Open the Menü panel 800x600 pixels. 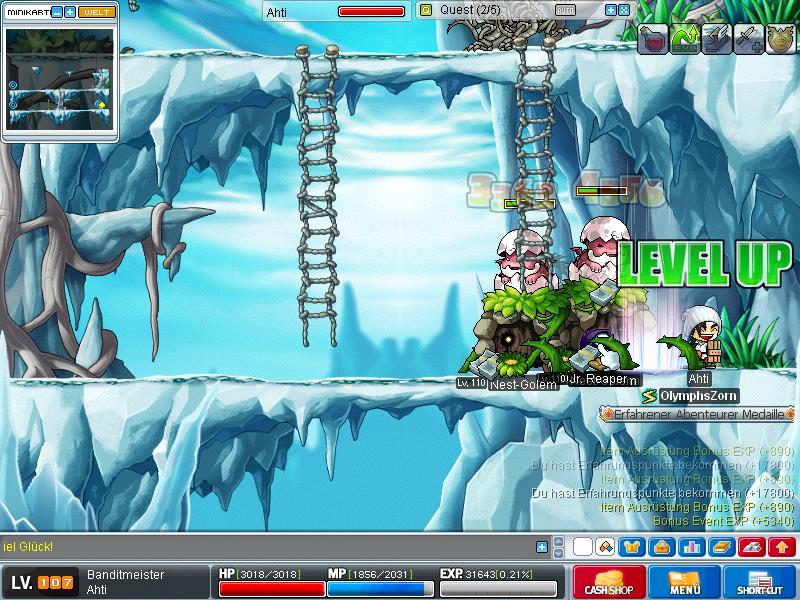click(x=684, y=582)
